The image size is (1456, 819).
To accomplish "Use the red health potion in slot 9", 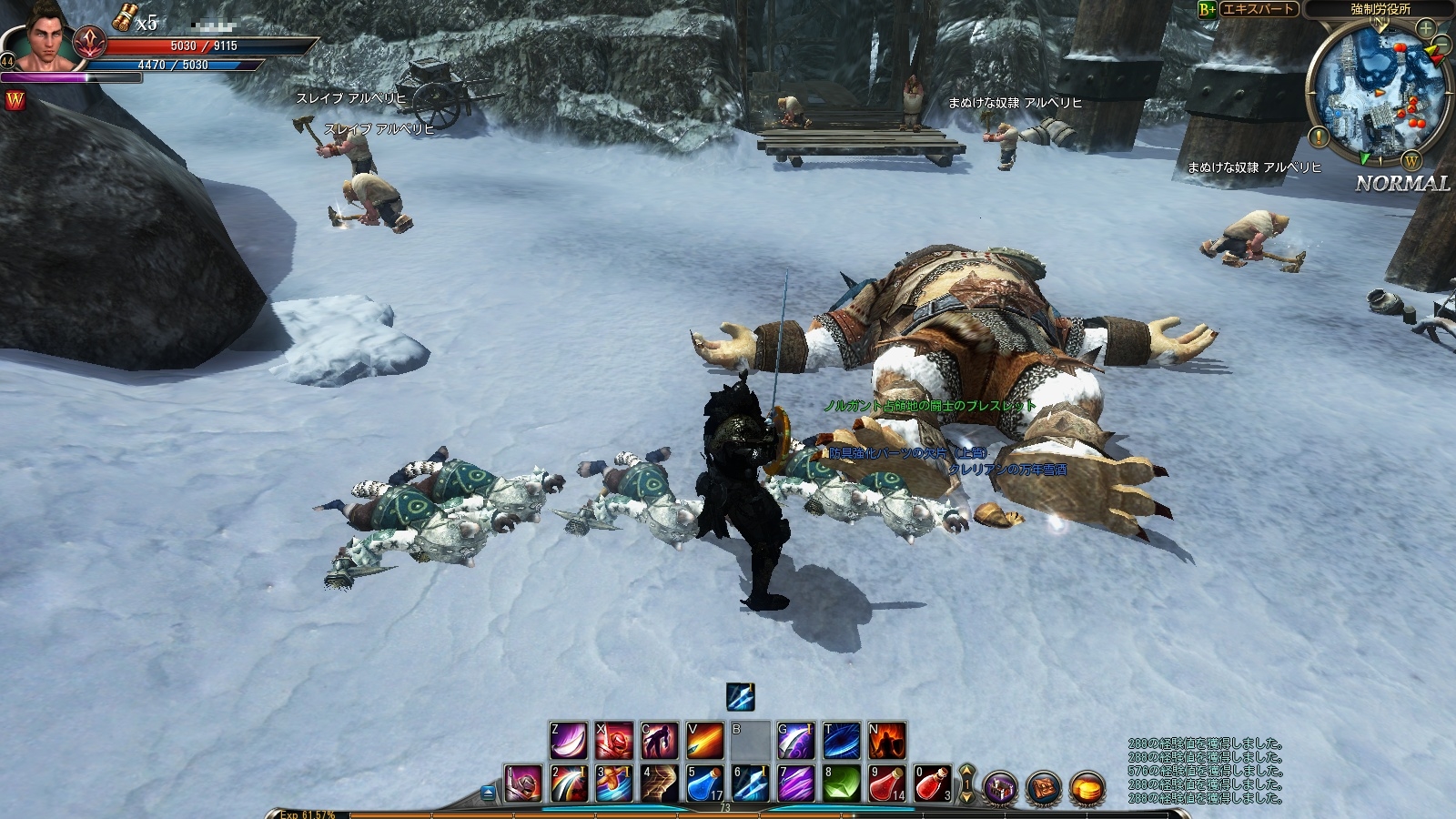I will click(886, 784).
